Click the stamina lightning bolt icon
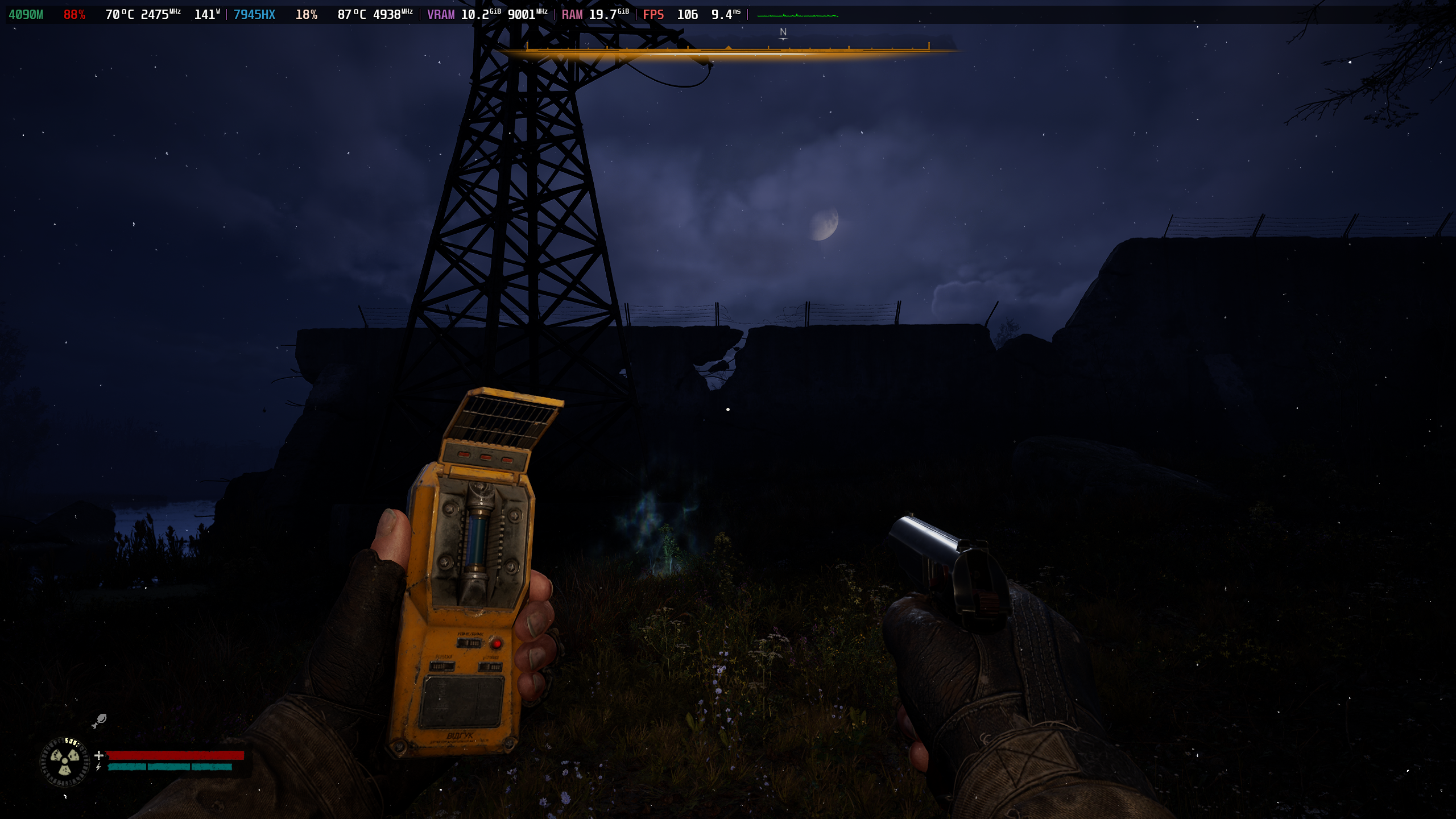Image resolution: width=1456 pixels, height=819 pixels. (x=99, y=767)
